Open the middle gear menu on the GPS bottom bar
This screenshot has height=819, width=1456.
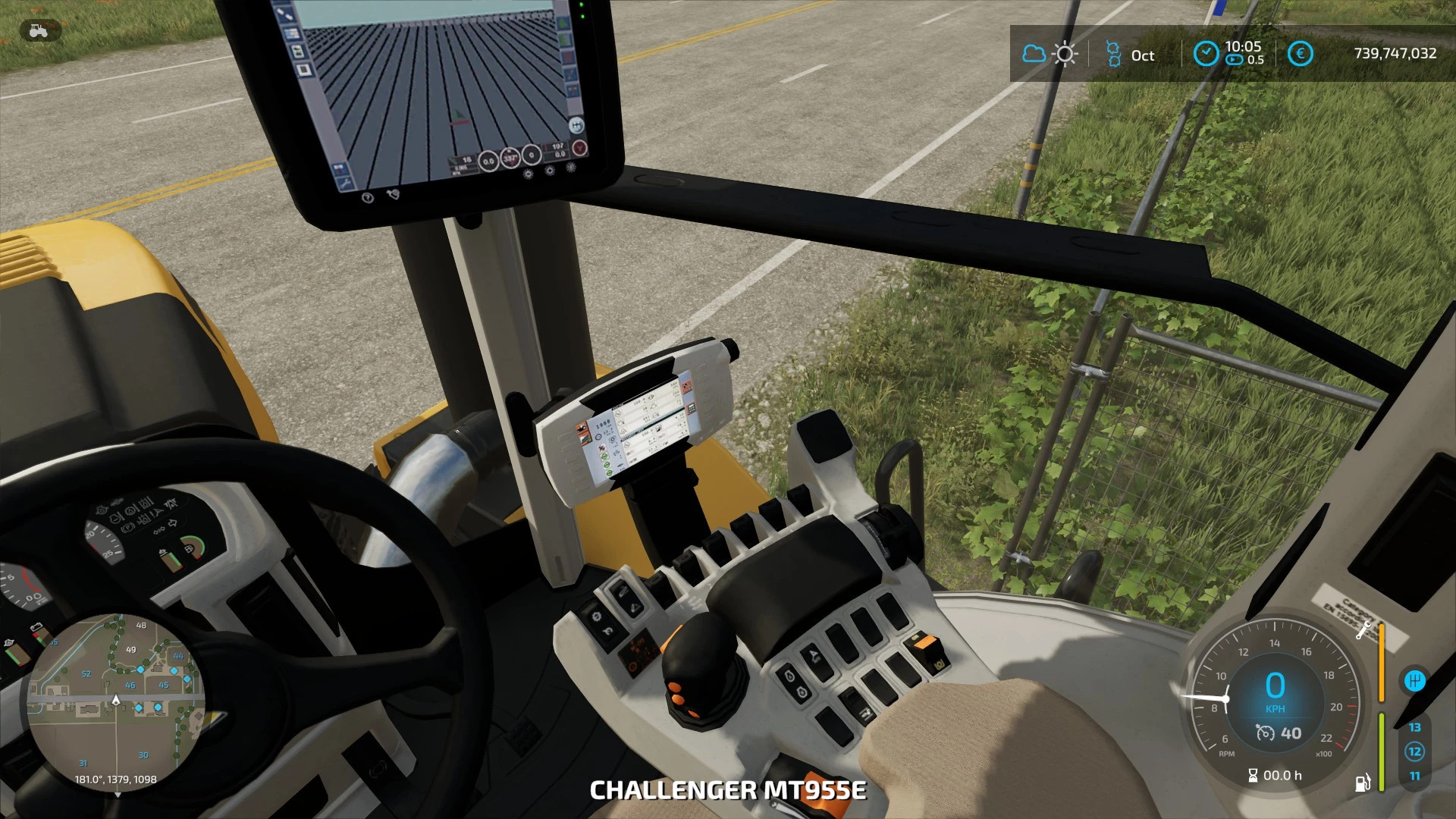pyautogui.click(x=550, y=169)
